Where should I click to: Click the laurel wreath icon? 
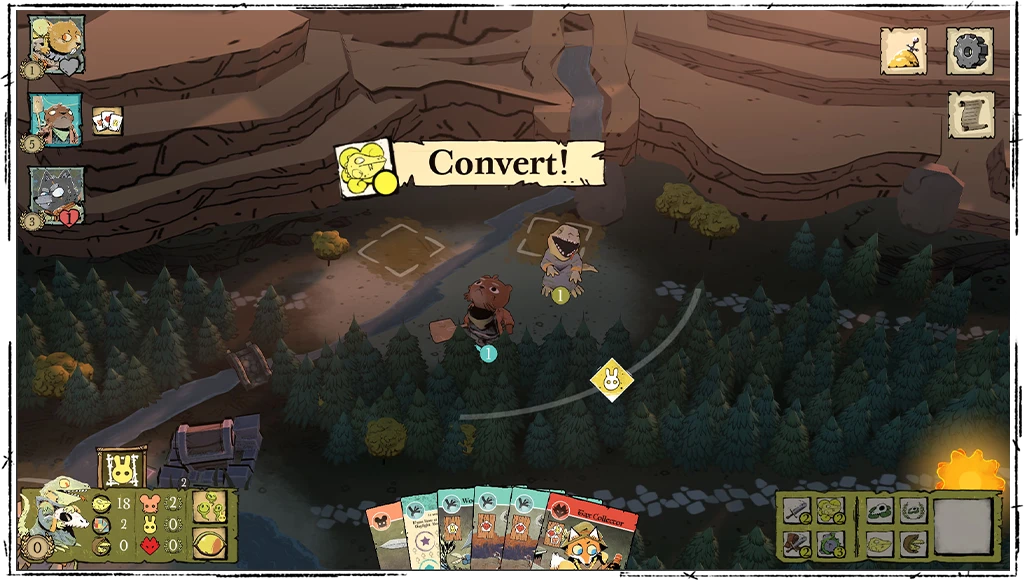pyautogui.click(x=911, y=510)
